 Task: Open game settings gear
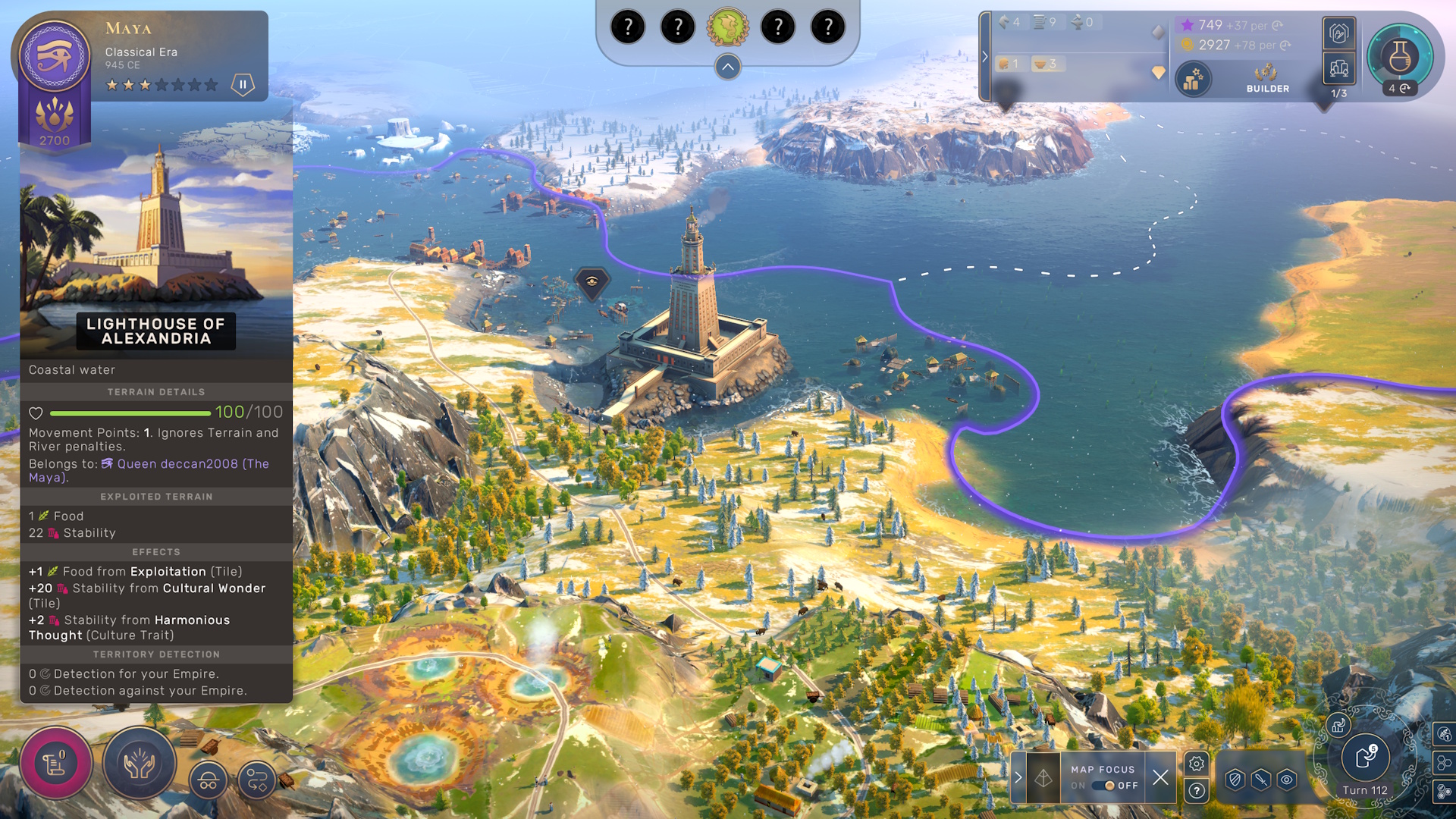pyautogui.click(x=1197, y=764)
